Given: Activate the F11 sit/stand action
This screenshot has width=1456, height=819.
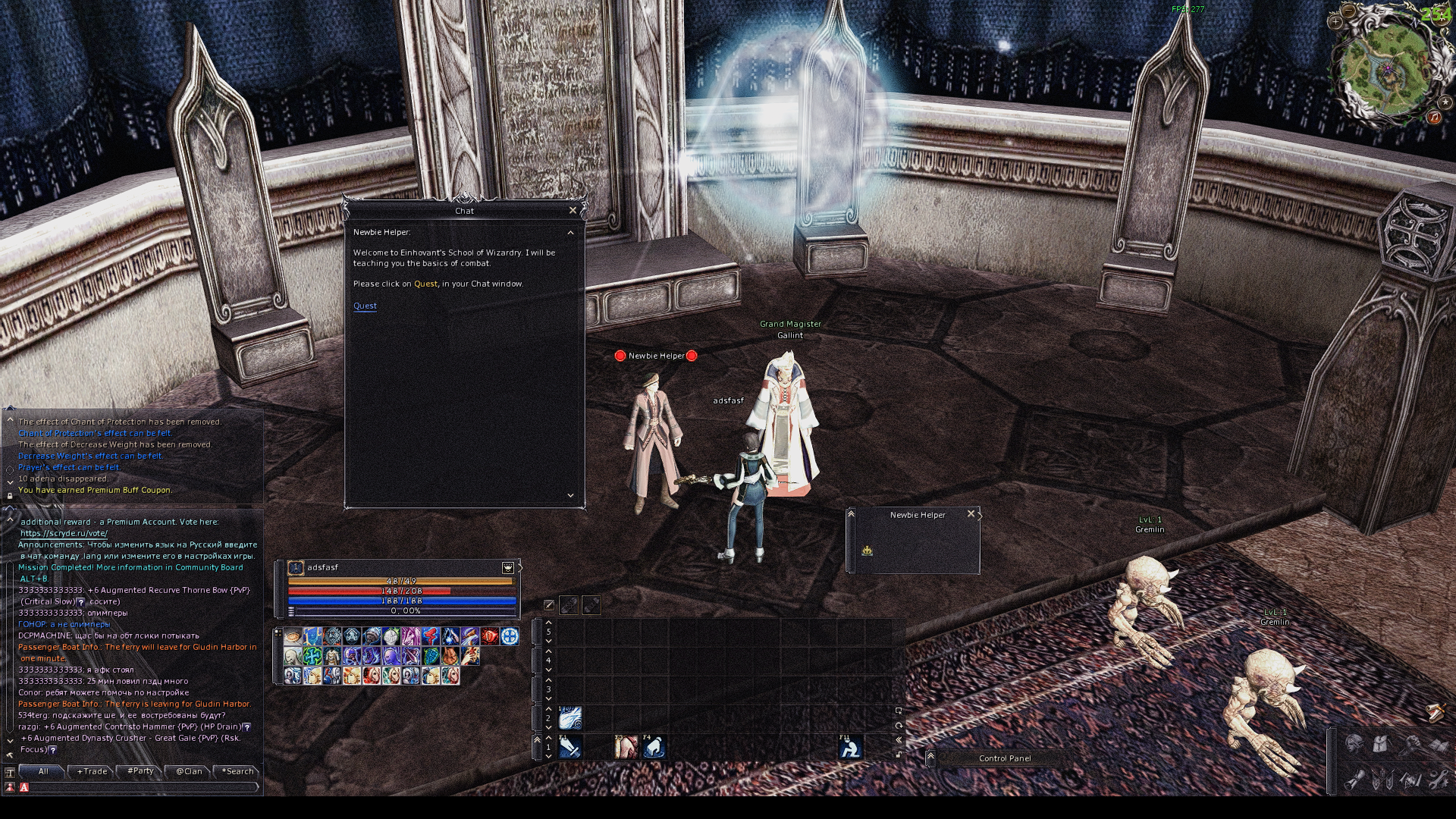Looking at the screenshot, I should [850, 748].
